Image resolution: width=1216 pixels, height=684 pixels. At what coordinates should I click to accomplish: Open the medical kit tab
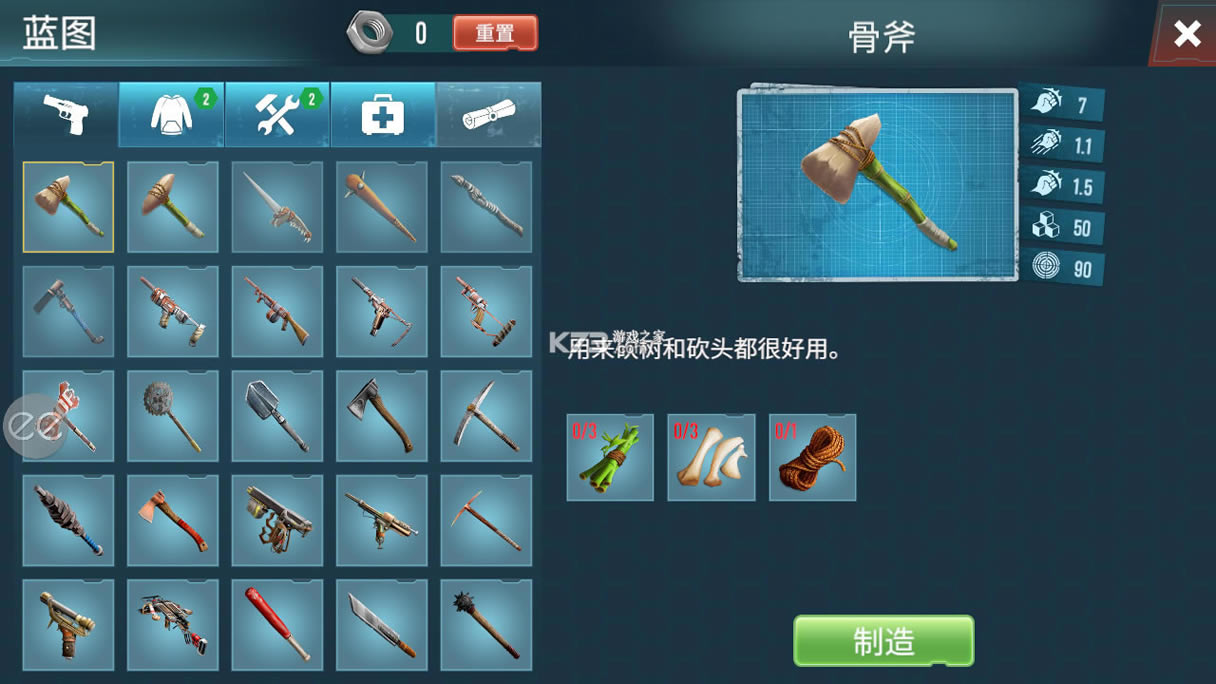(383, 115)
